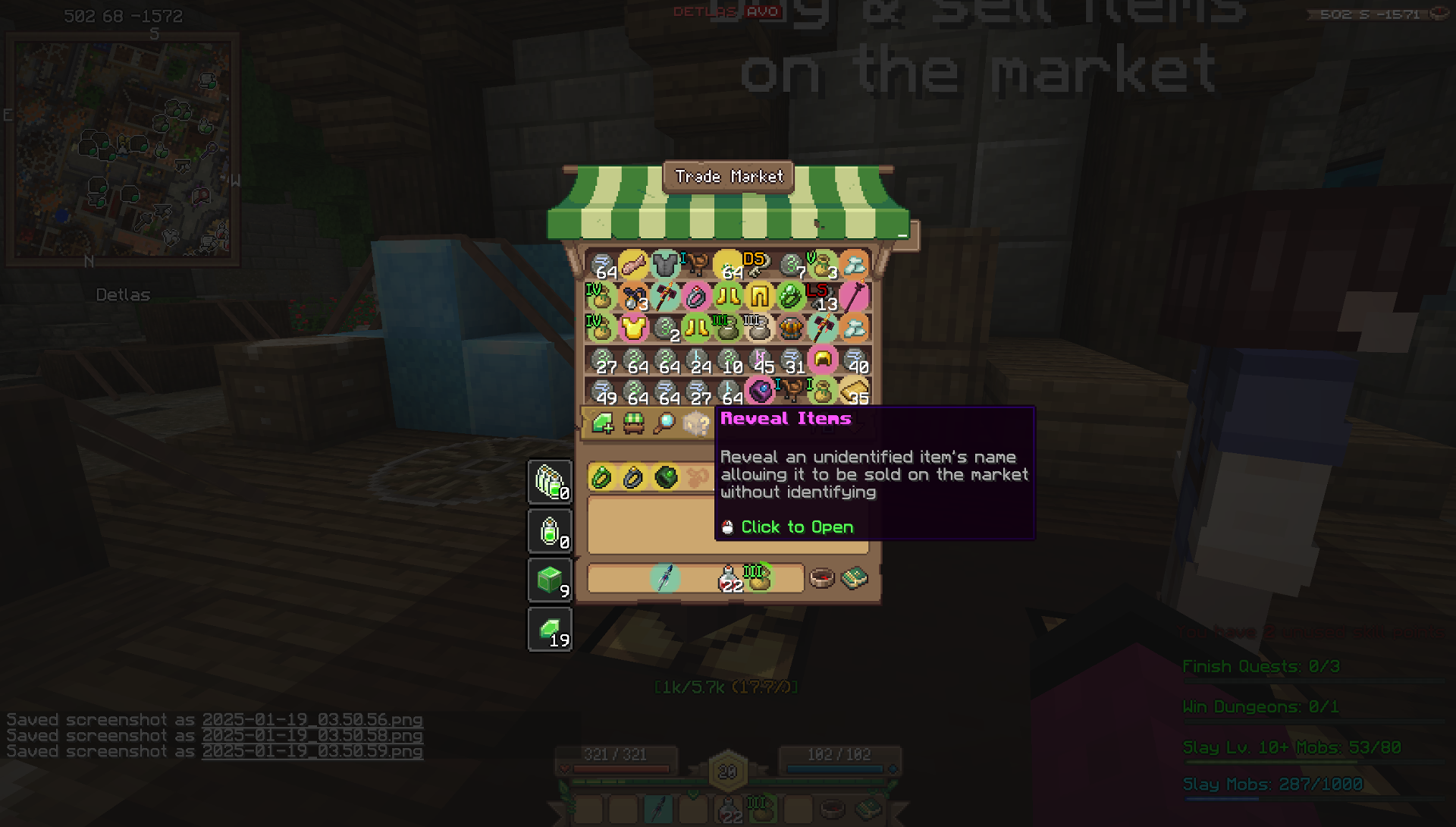Click the emerald-with-plus sell button
The width and height of the screenshot is (1456, 827).
(603, 423)
